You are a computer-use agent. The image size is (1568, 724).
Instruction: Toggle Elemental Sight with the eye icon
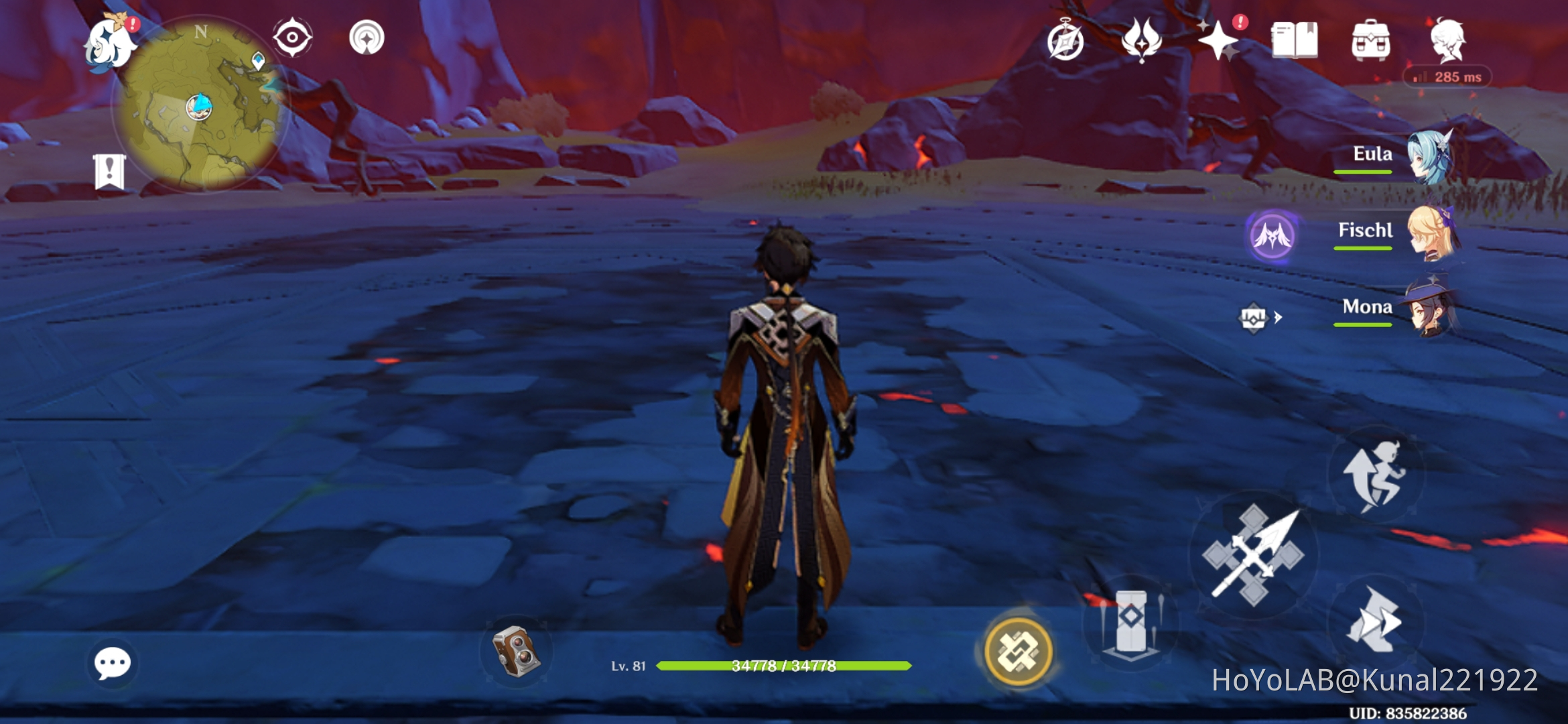click(291, 38)
